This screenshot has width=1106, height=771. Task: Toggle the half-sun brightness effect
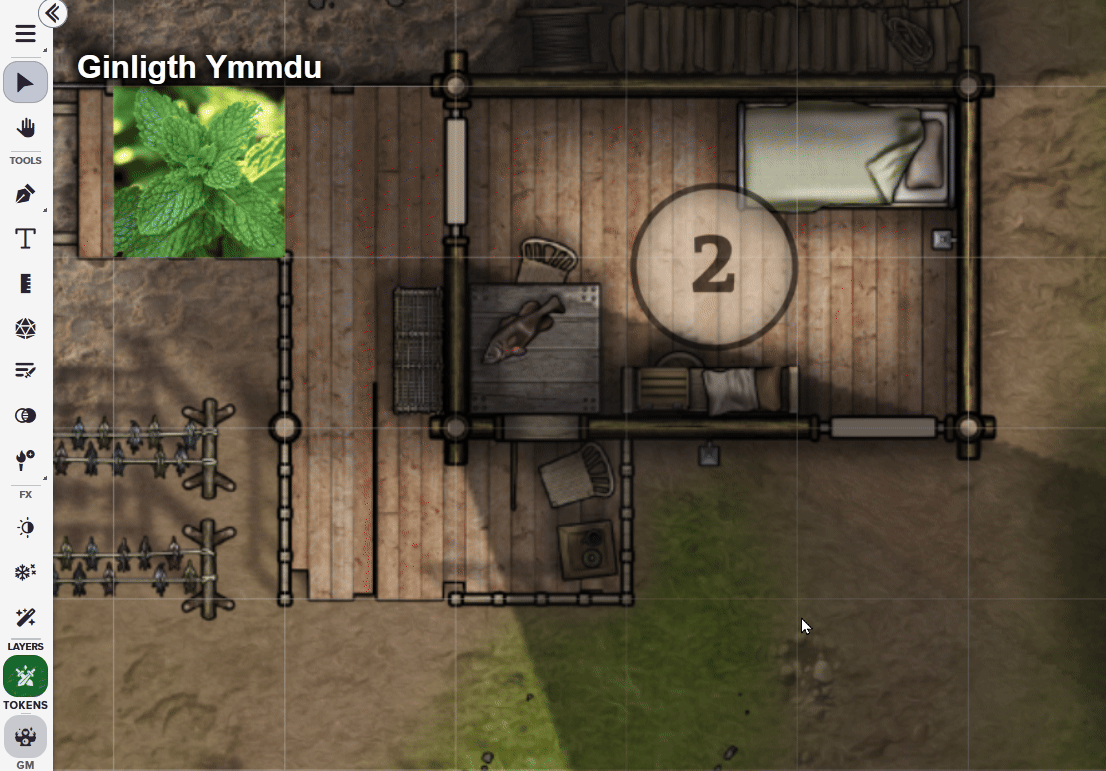click(x=26, y=528)
